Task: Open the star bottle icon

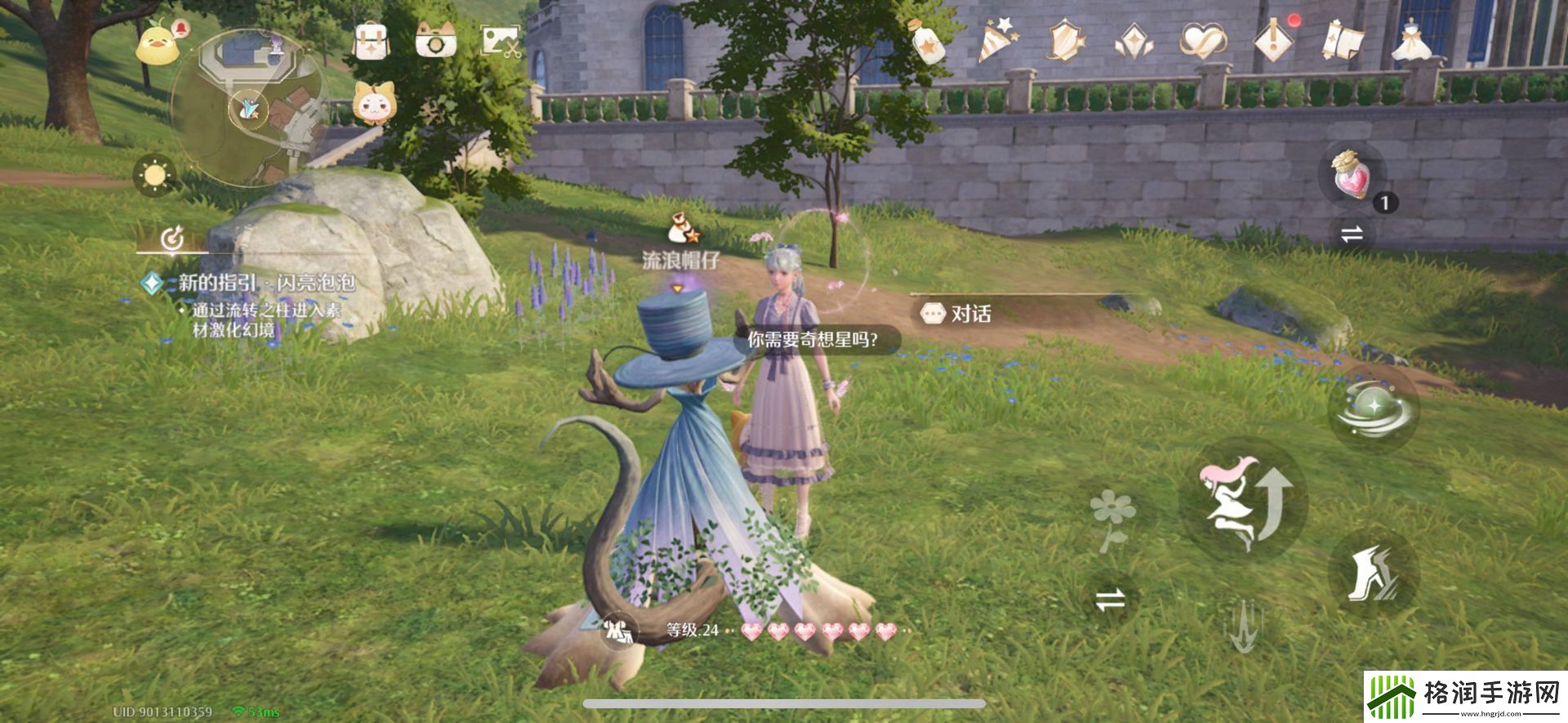Action: 930,41
